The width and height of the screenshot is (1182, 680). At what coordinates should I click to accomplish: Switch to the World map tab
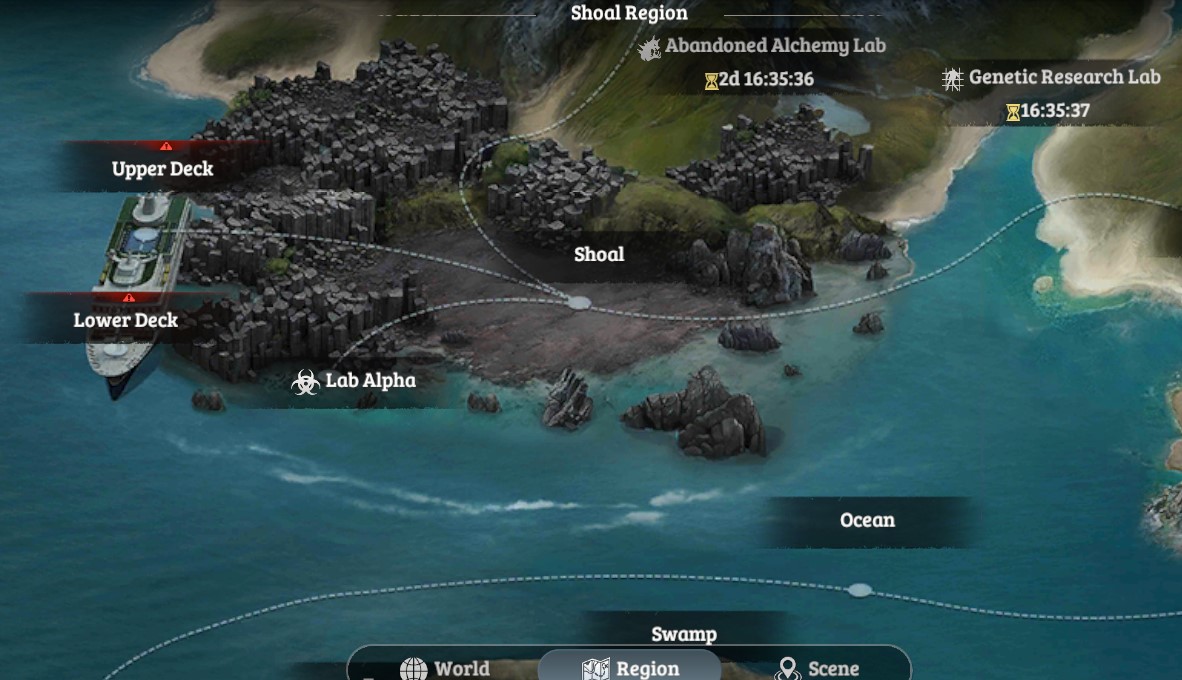point(445,668)
